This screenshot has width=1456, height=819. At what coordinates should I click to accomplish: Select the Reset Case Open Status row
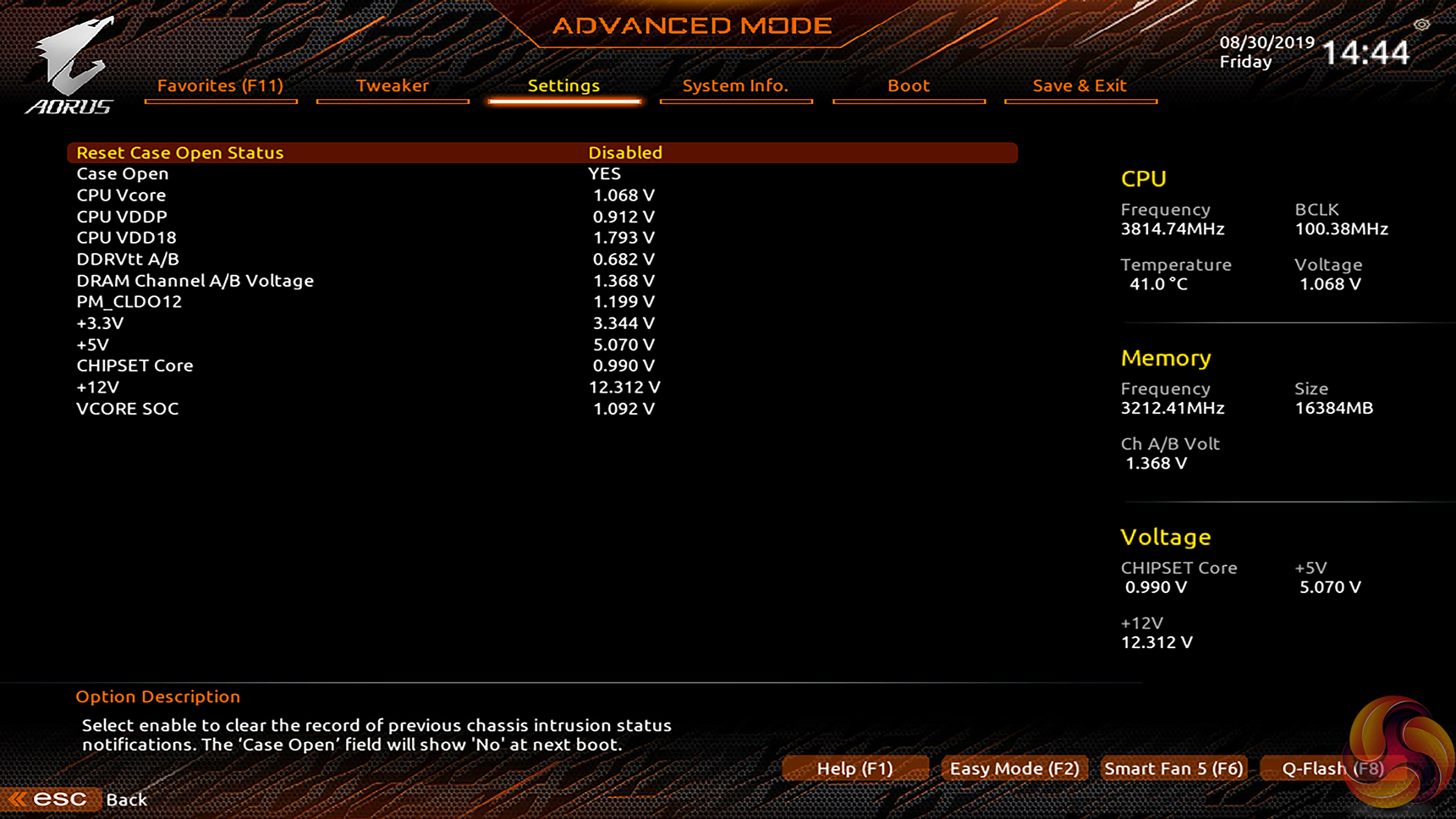tap(180, 153)
